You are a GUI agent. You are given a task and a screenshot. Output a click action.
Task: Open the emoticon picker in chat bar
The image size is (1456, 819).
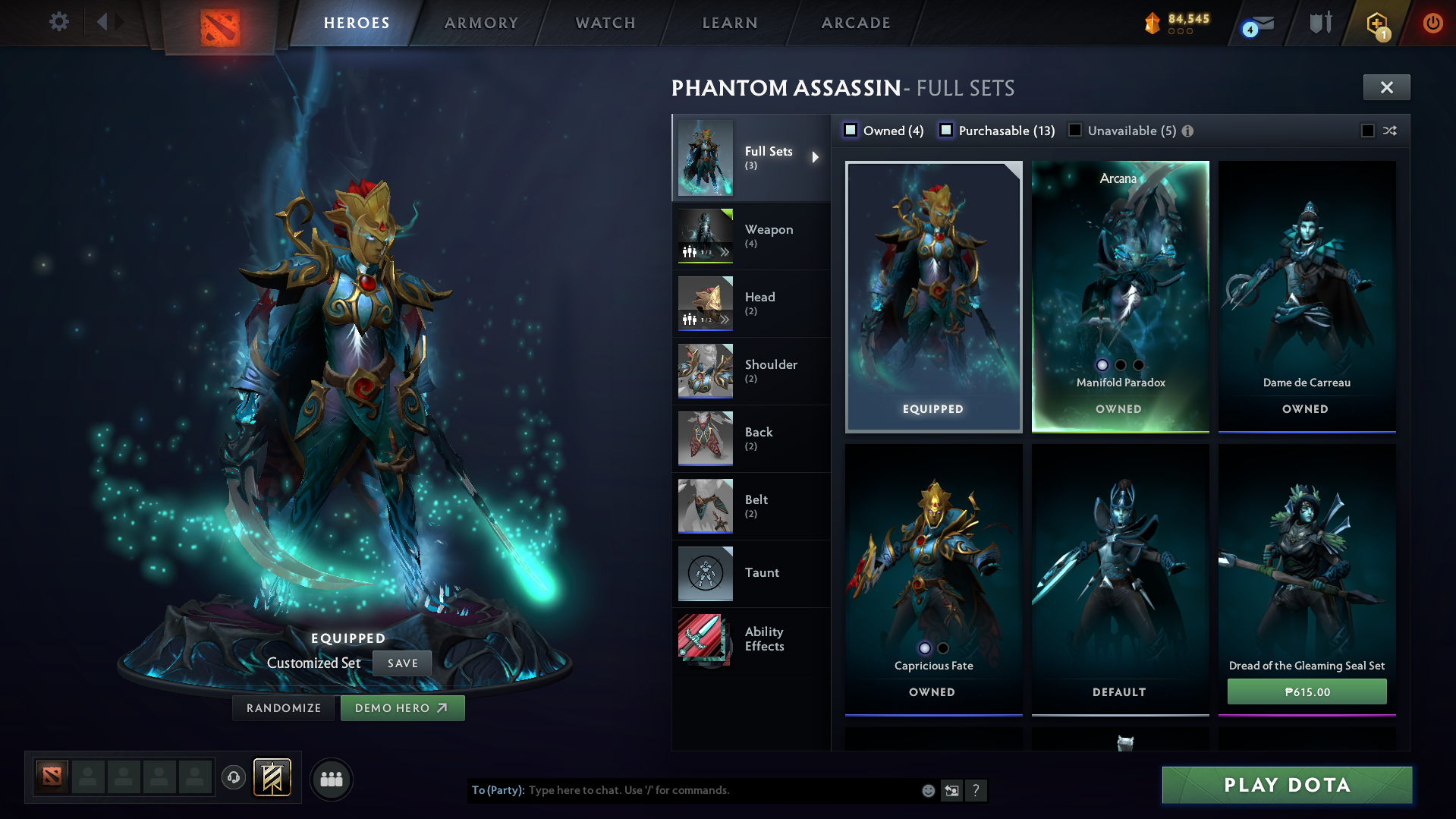tap(927, 790)
